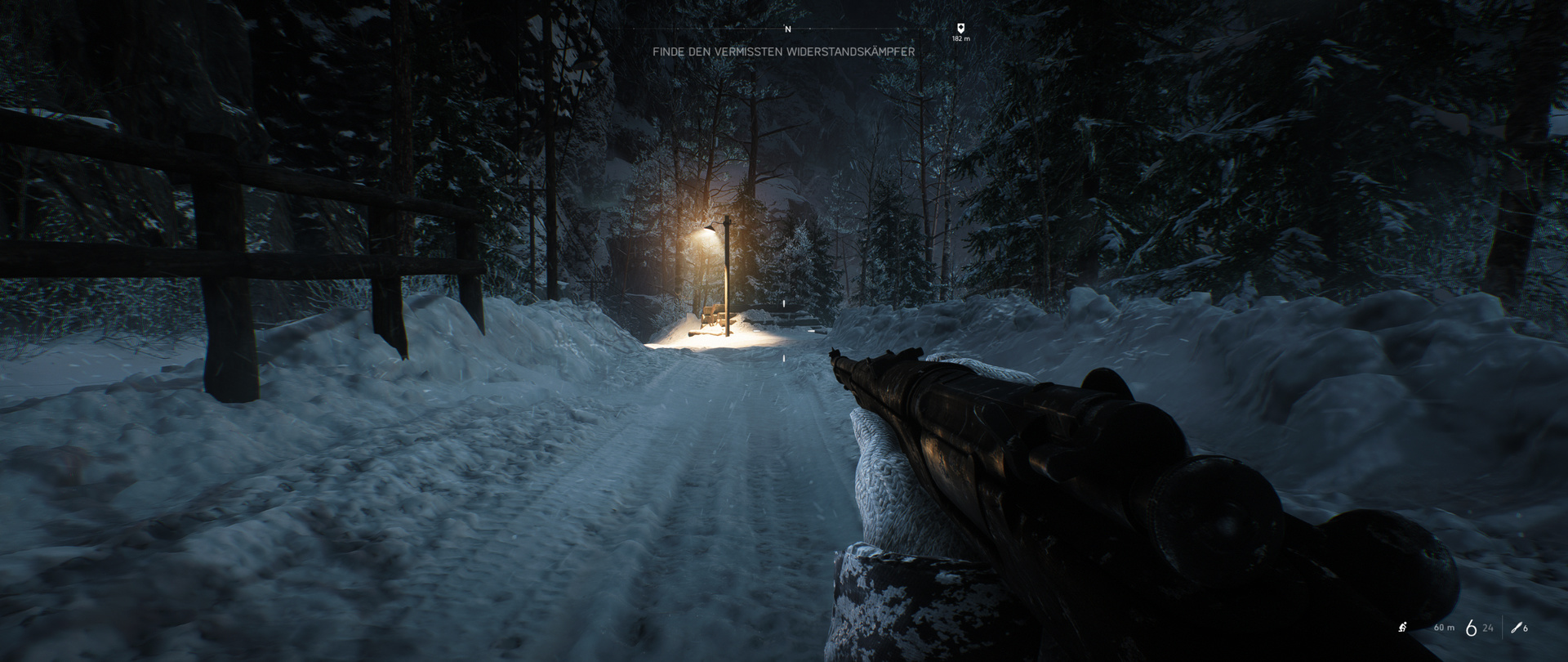Click the crouching stance icon
The height and width of the screenshot is (662, 1568).
click(x=1402, y=628)
